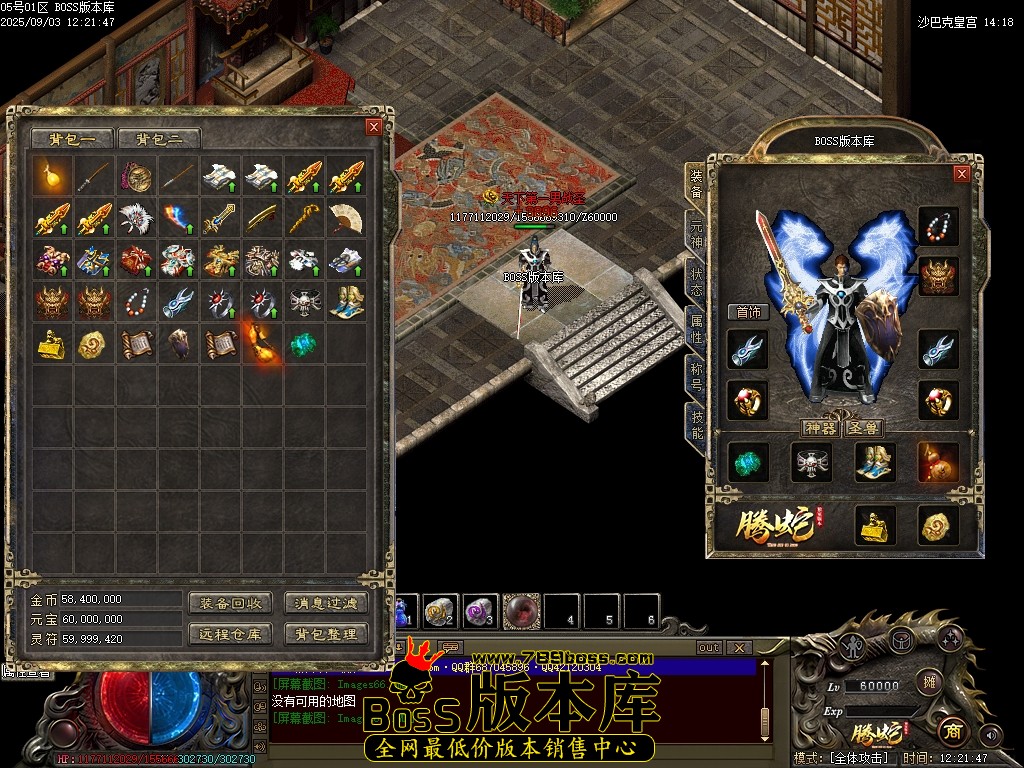The height and width of the screenshot is (768, 1024).
Task: Open the 圣兽 holy beast section
Action: click(864, 428)
